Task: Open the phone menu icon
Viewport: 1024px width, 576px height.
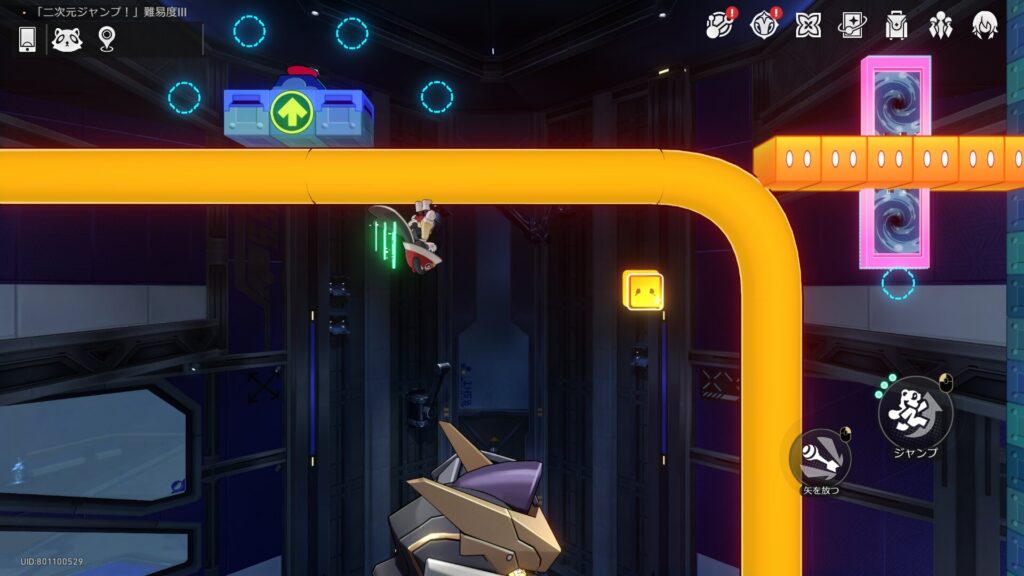Action: (x=27, y=39)
